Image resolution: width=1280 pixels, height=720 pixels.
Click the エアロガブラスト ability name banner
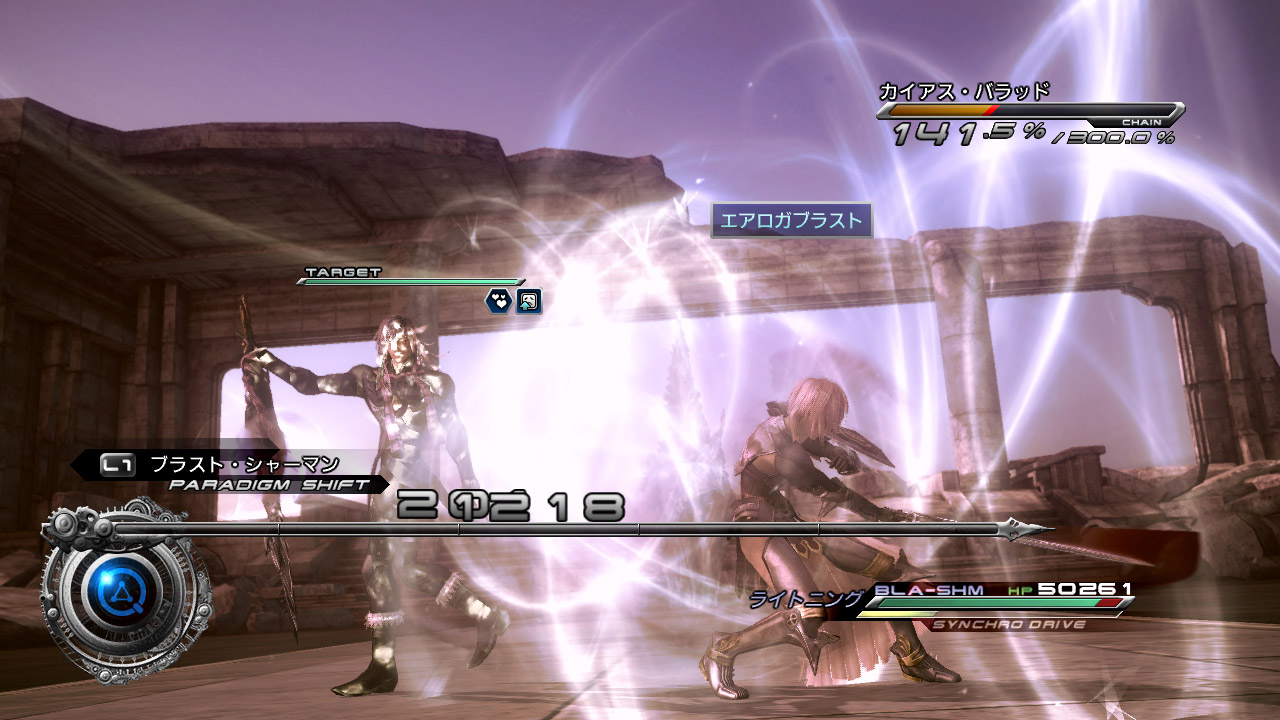(792, 221)
